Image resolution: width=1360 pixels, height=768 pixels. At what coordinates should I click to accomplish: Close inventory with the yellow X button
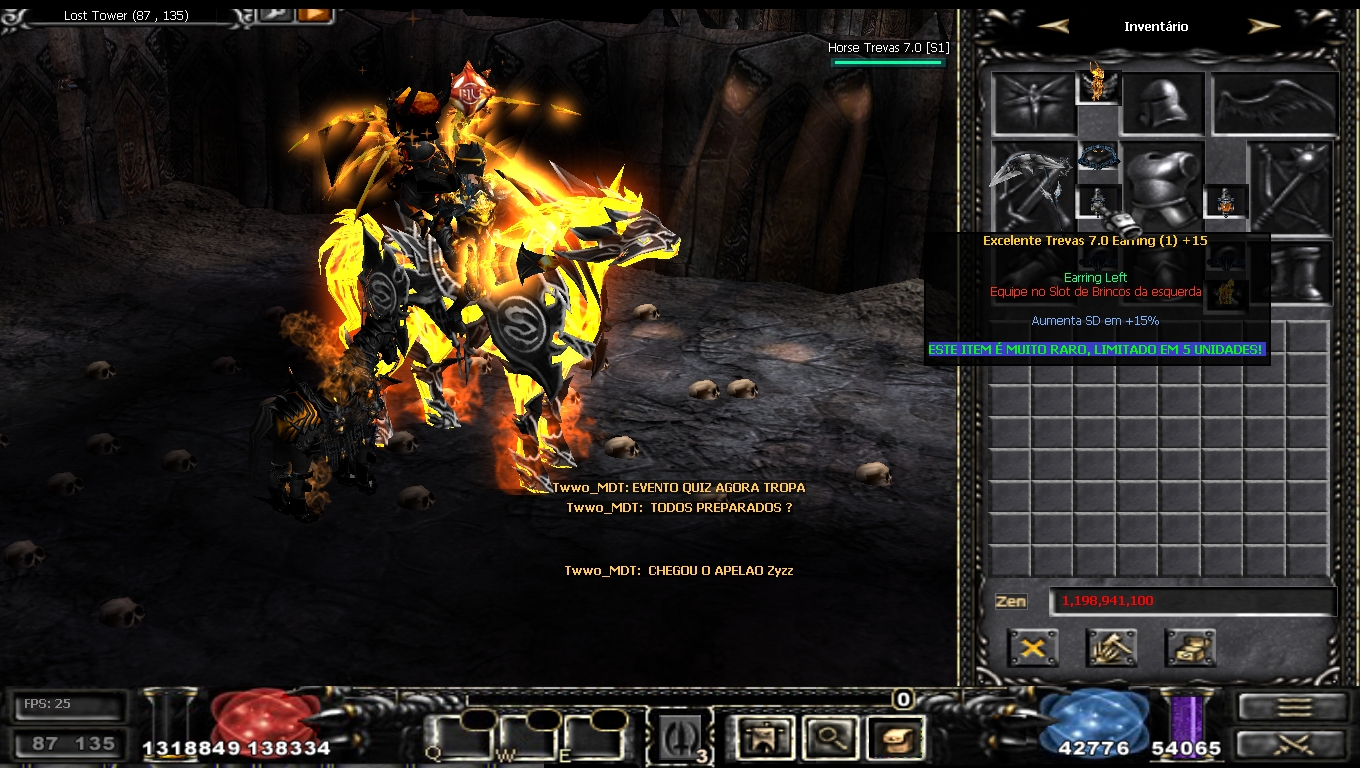[x=1032, y=648]
